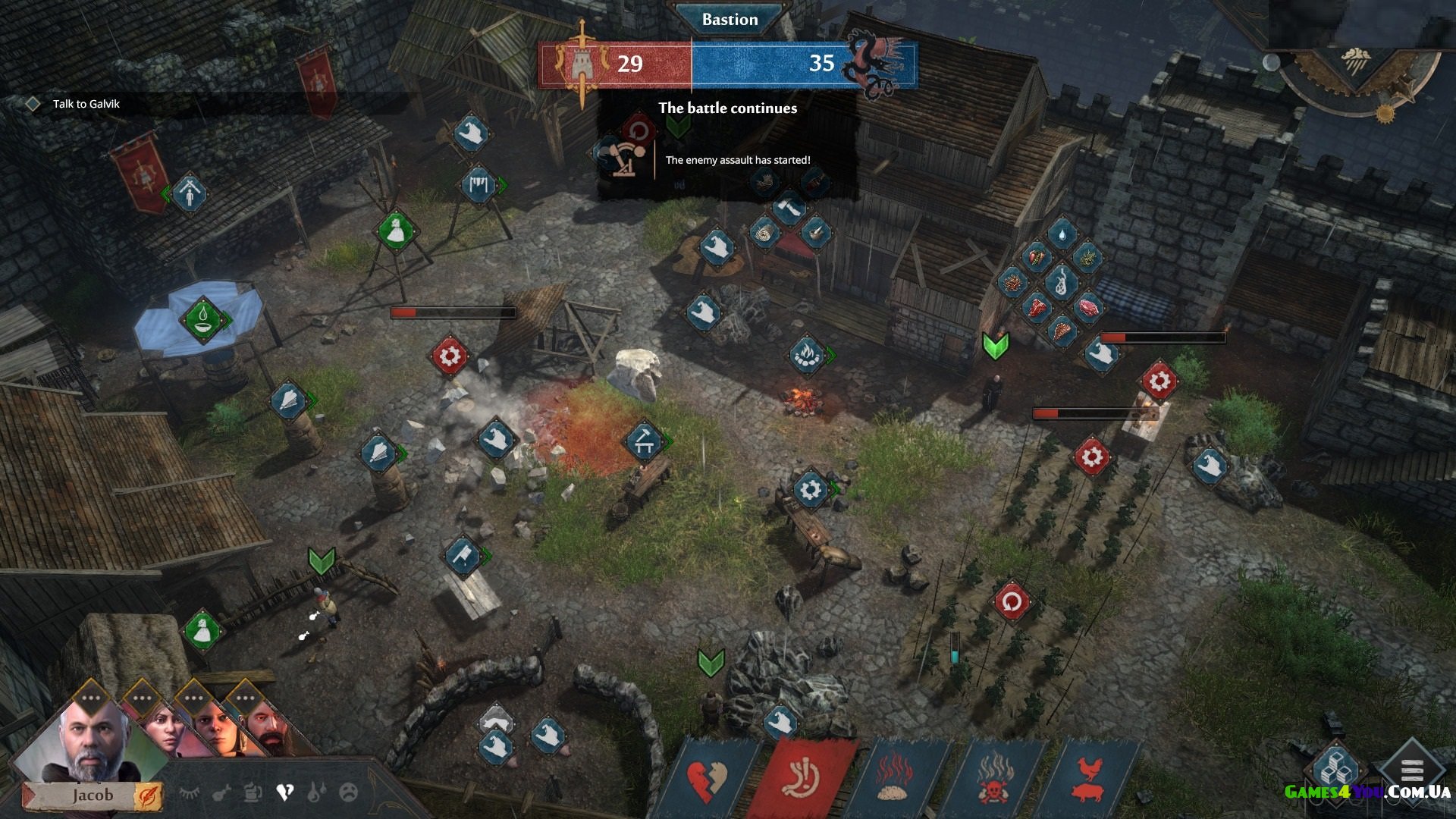1456x819 pixels.
Task: Select the cleaver butcher table icon
Action: coord(463,557)
